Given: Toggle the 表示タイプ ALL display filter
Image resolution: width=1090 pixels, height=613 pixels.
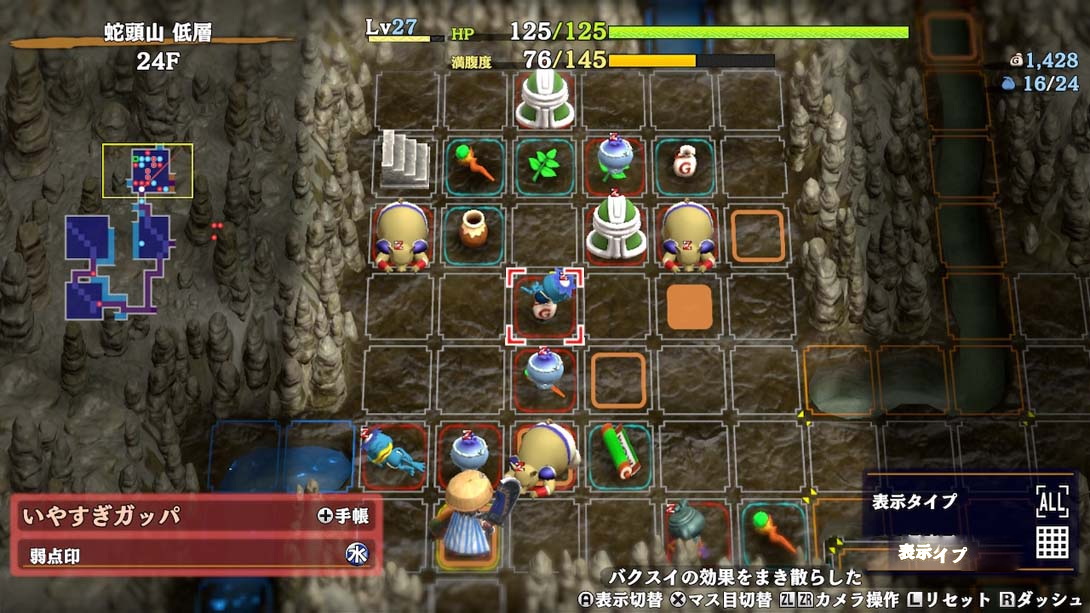Looking at the screenshot, I should coord(1051,499).
